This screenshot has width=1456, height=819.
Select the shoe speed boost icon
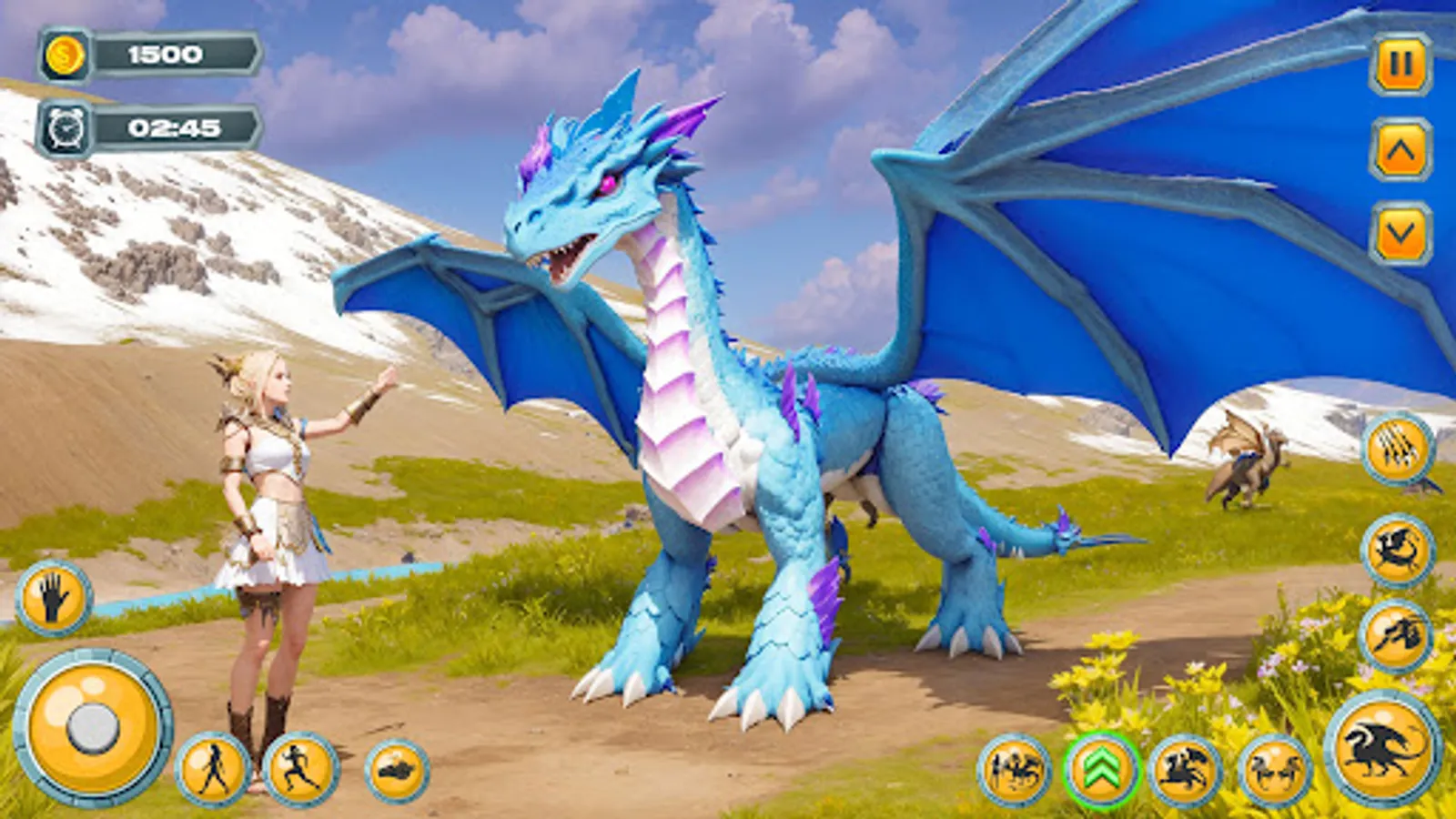click(396, 769)
